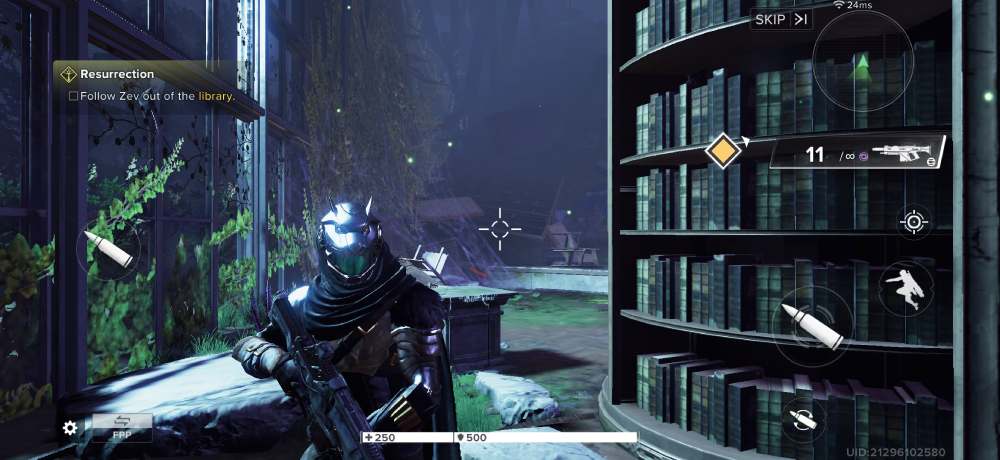Tap the aim-down-sights crosshair icon
This screenshot has width=1000, height=460.
914,221
